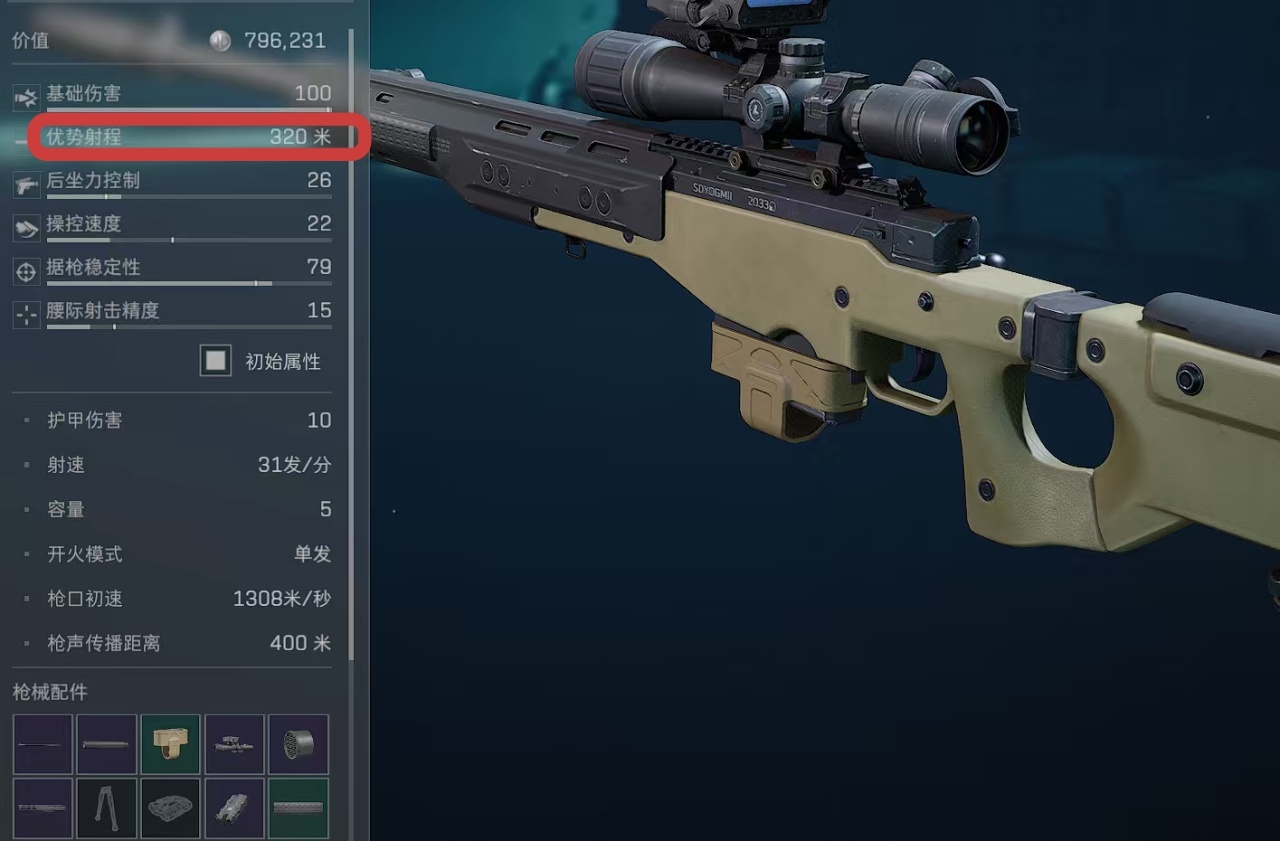Select the long barrel attachment slot
The width and height of the screenshot is (1280, 841).
click(x=42, y=744)
